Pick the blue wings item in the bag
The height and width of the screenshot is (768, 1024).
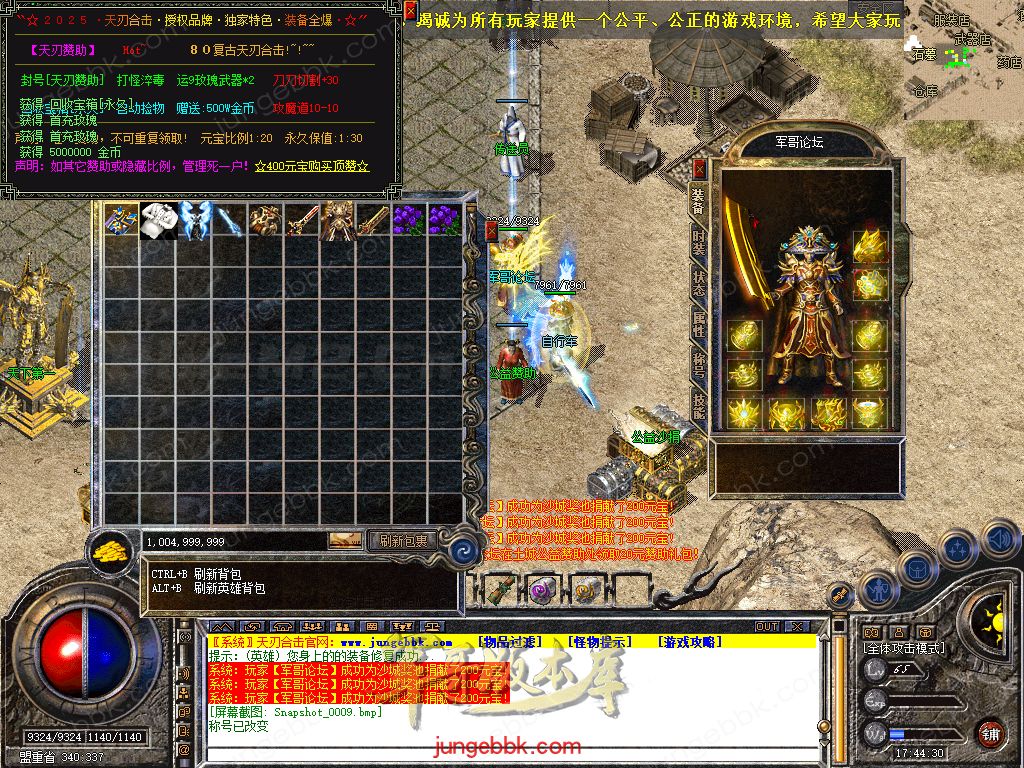pyautogui.click(x=194, y=221)
